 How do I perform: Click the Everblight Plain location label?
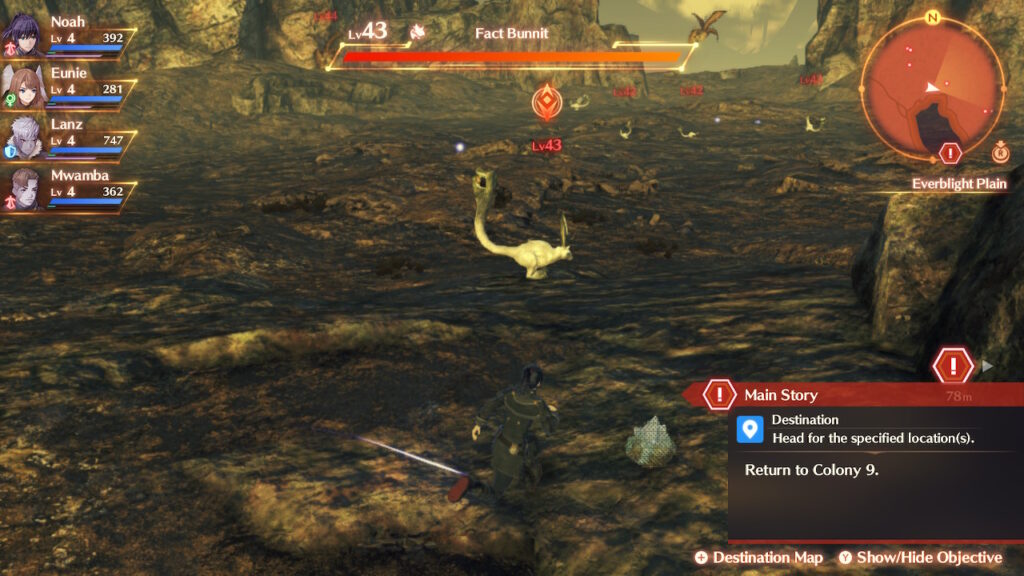click(x=958, y=184)
